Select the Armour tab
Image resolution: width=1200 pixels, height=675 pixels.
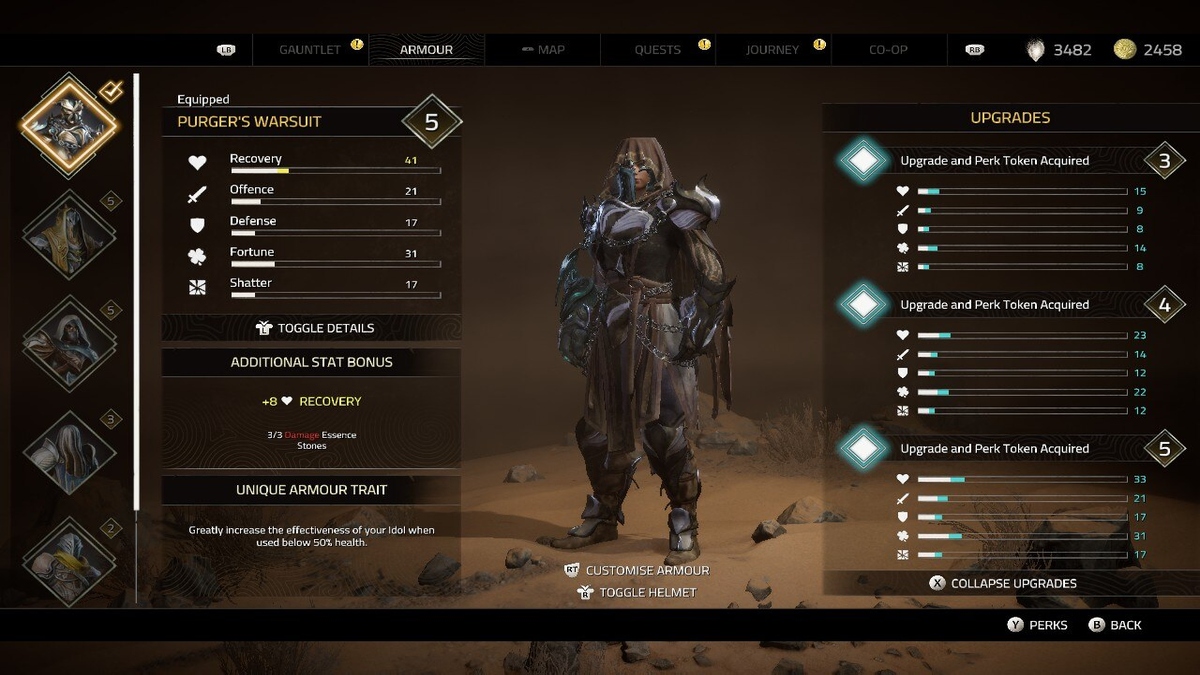(x=426, y=49)
